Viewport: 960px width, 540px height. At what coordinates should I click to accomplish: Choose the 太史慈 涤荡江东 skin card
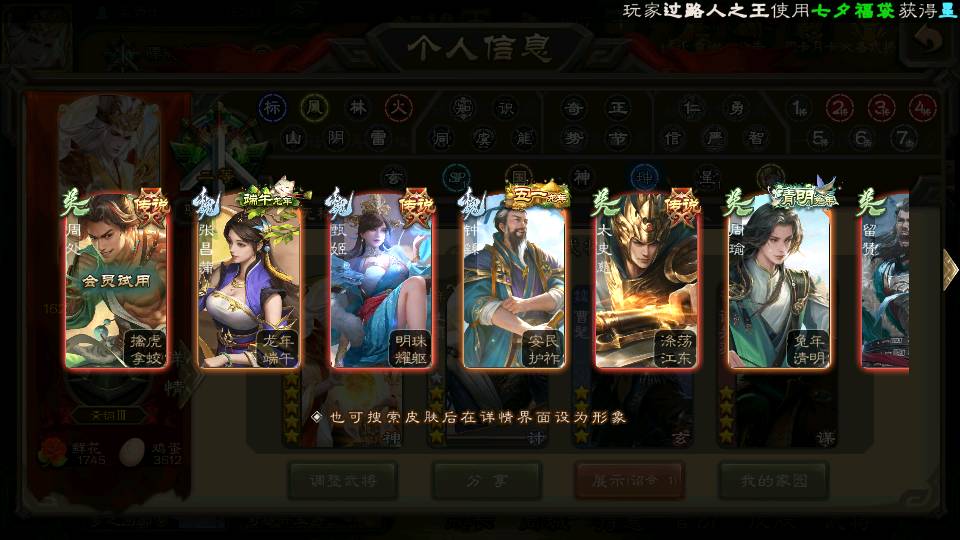[646, 282]
